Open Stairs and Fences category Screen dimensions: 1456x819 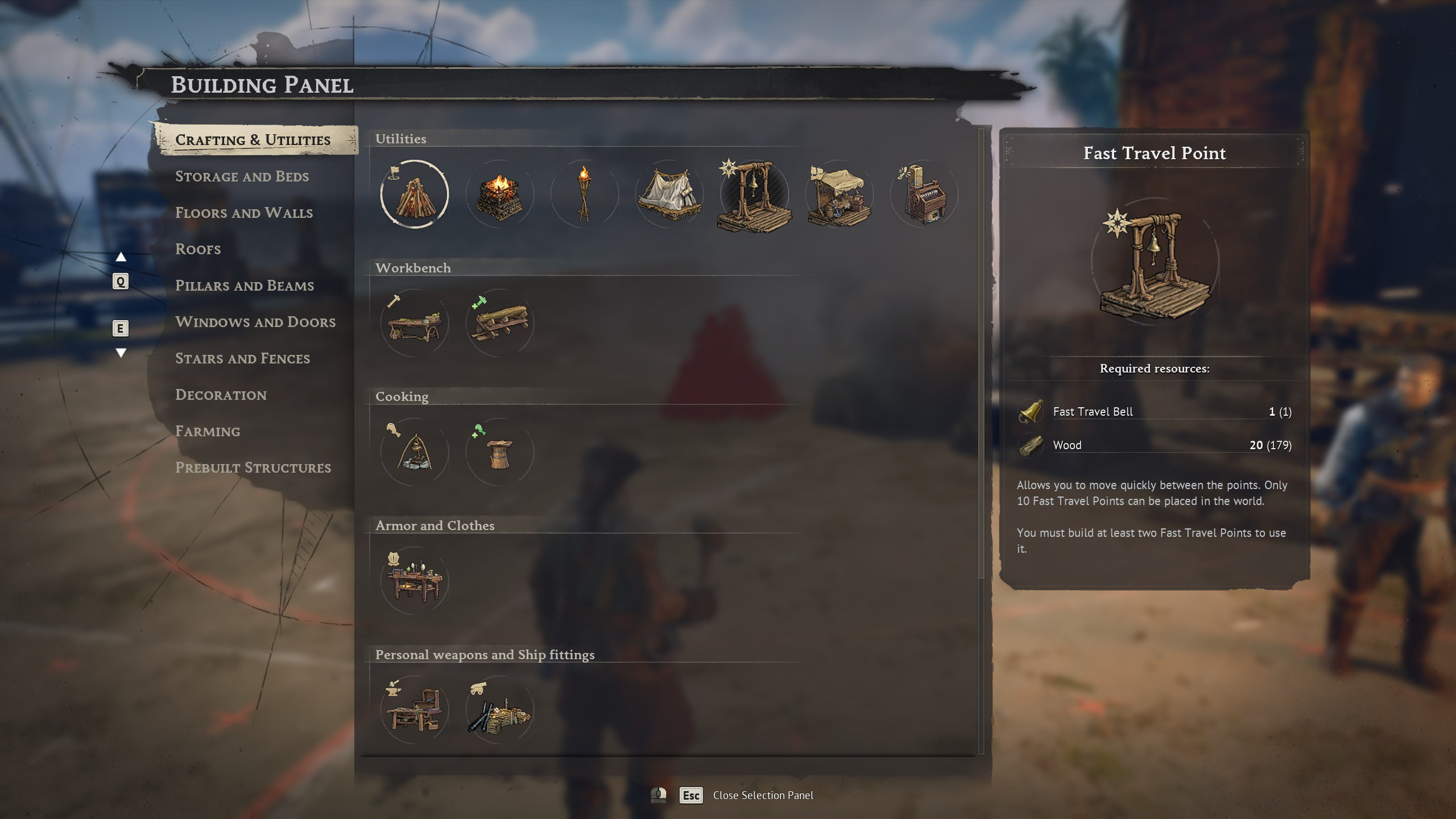point(243,358)
